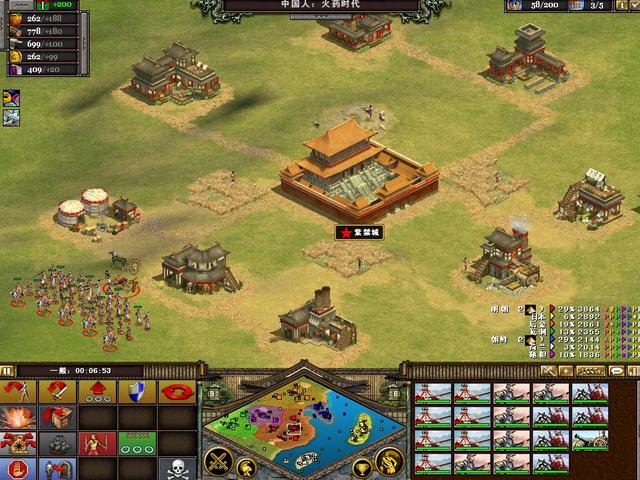Choose the skull and crossbones command

pyautogui.click(x=176, y=468)
